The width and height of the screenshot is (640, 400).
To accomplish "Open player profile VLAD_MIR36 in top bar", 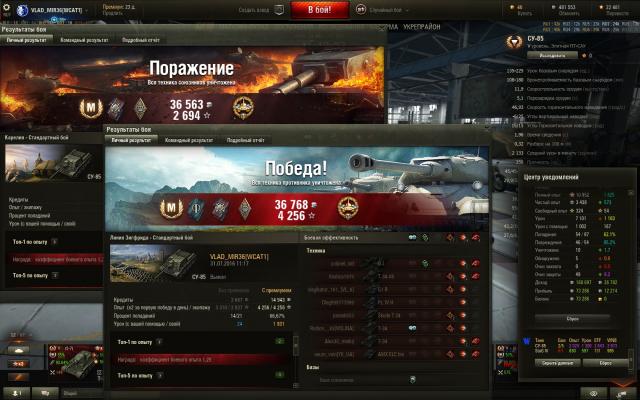I will pos(55,9).
